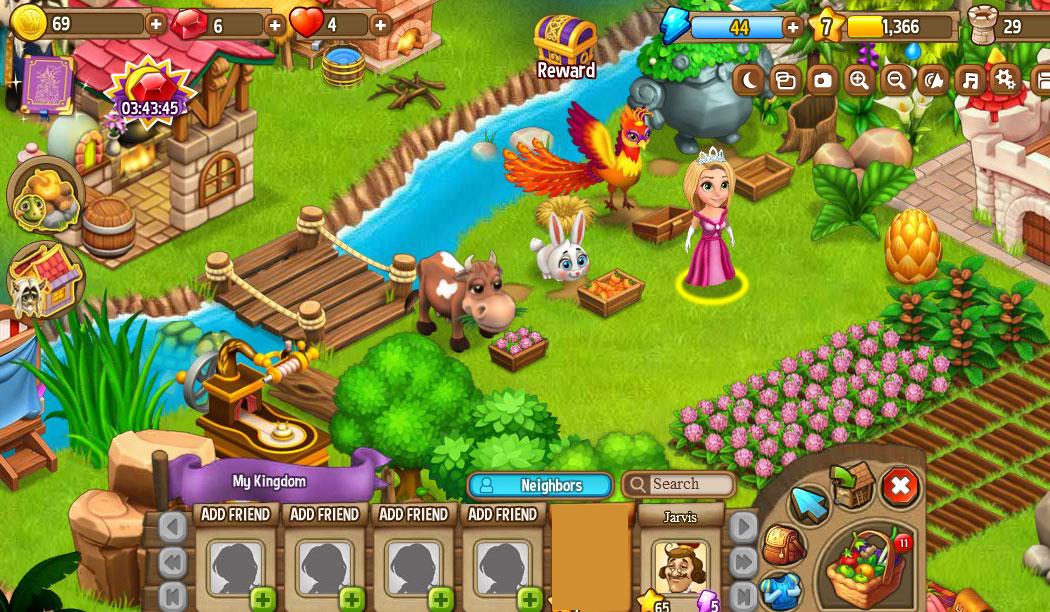The height and width of the screenshot is (612, 1050).
Task: Toggle night mode with the moon button
Action: point(748,80)
